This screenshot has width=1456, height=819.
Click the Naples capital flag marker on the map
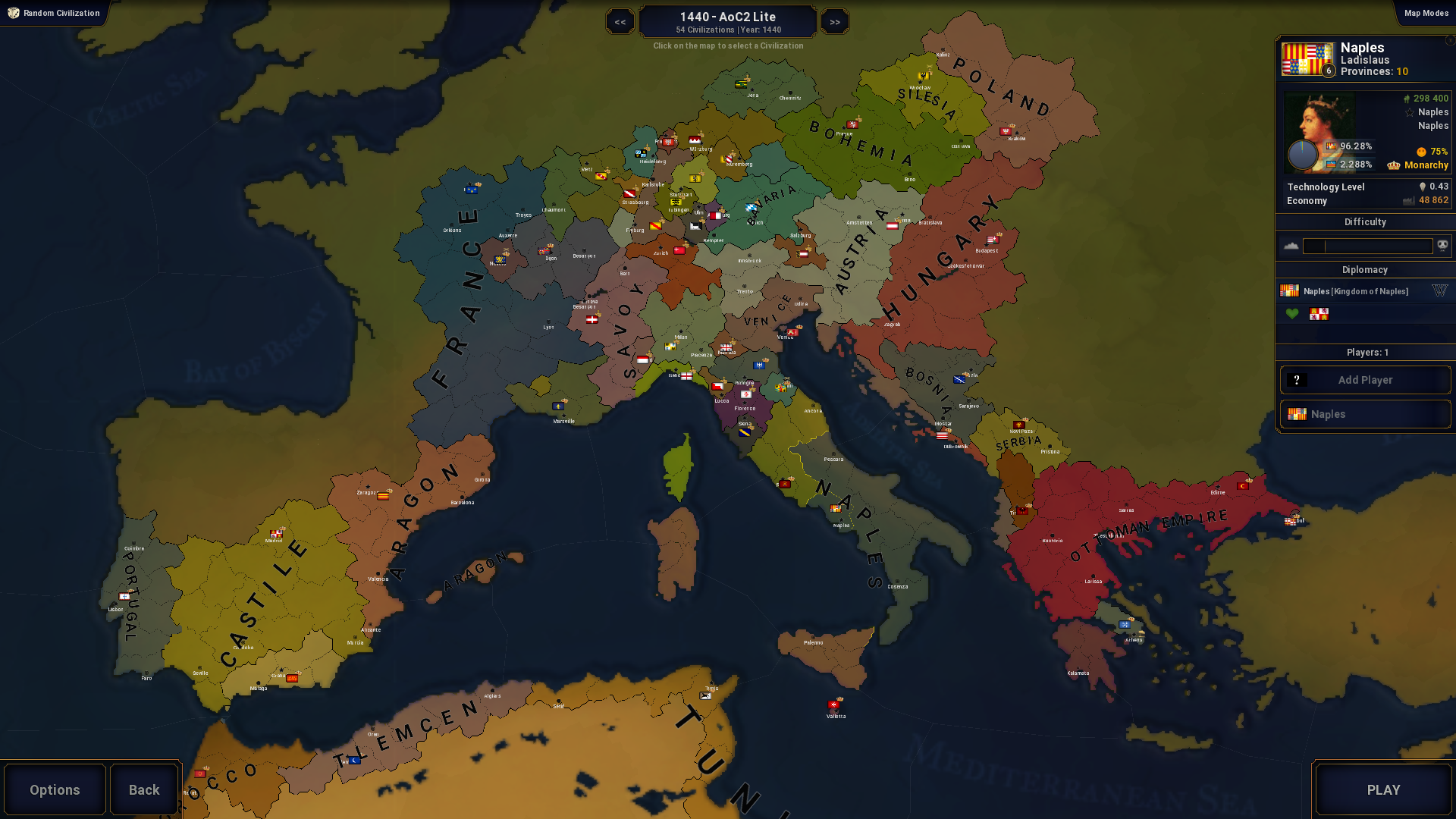[836, 510]
